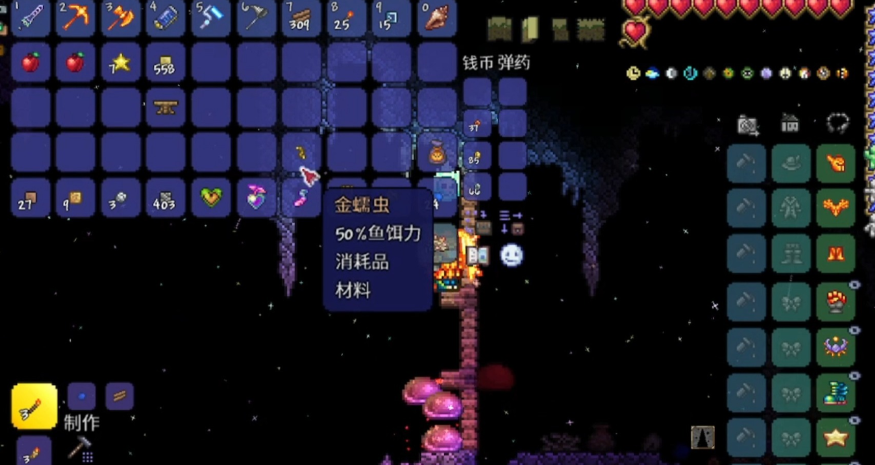
Task: Toggle the smiley emote button
Action: (x=511, y=255)
